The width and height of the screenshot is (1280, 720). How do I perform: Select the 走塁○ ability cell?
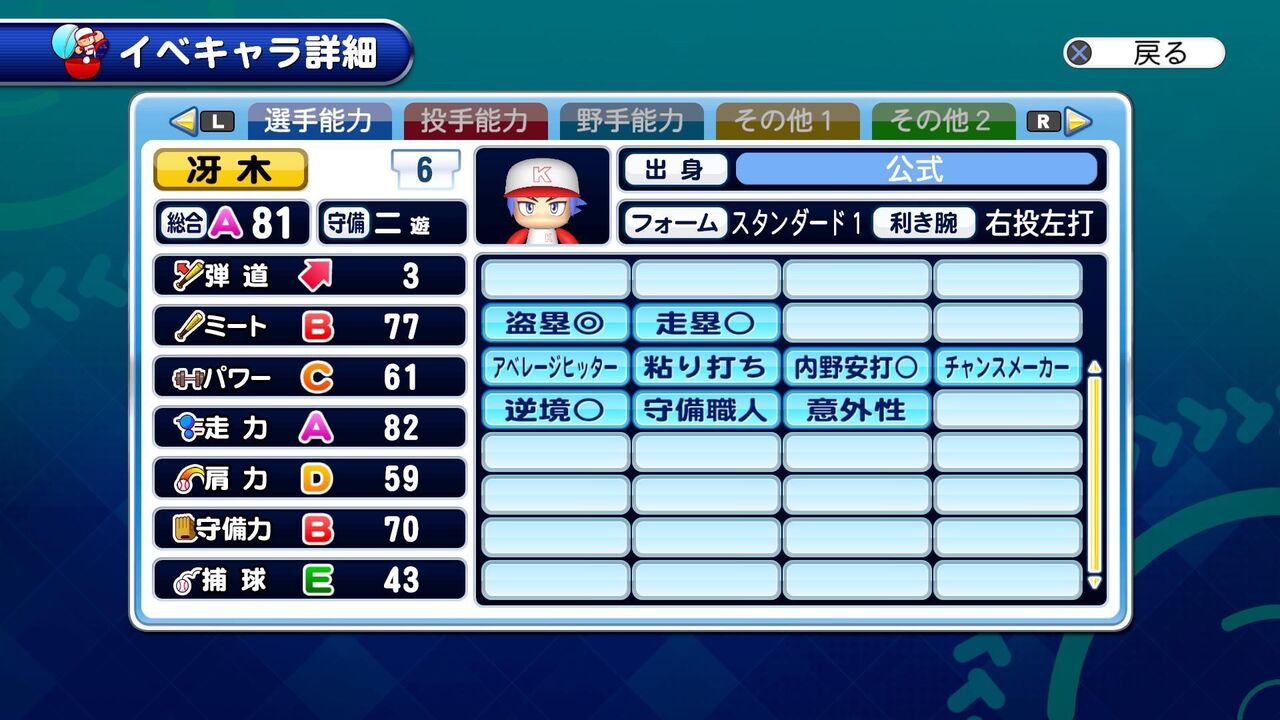point(706,323)
